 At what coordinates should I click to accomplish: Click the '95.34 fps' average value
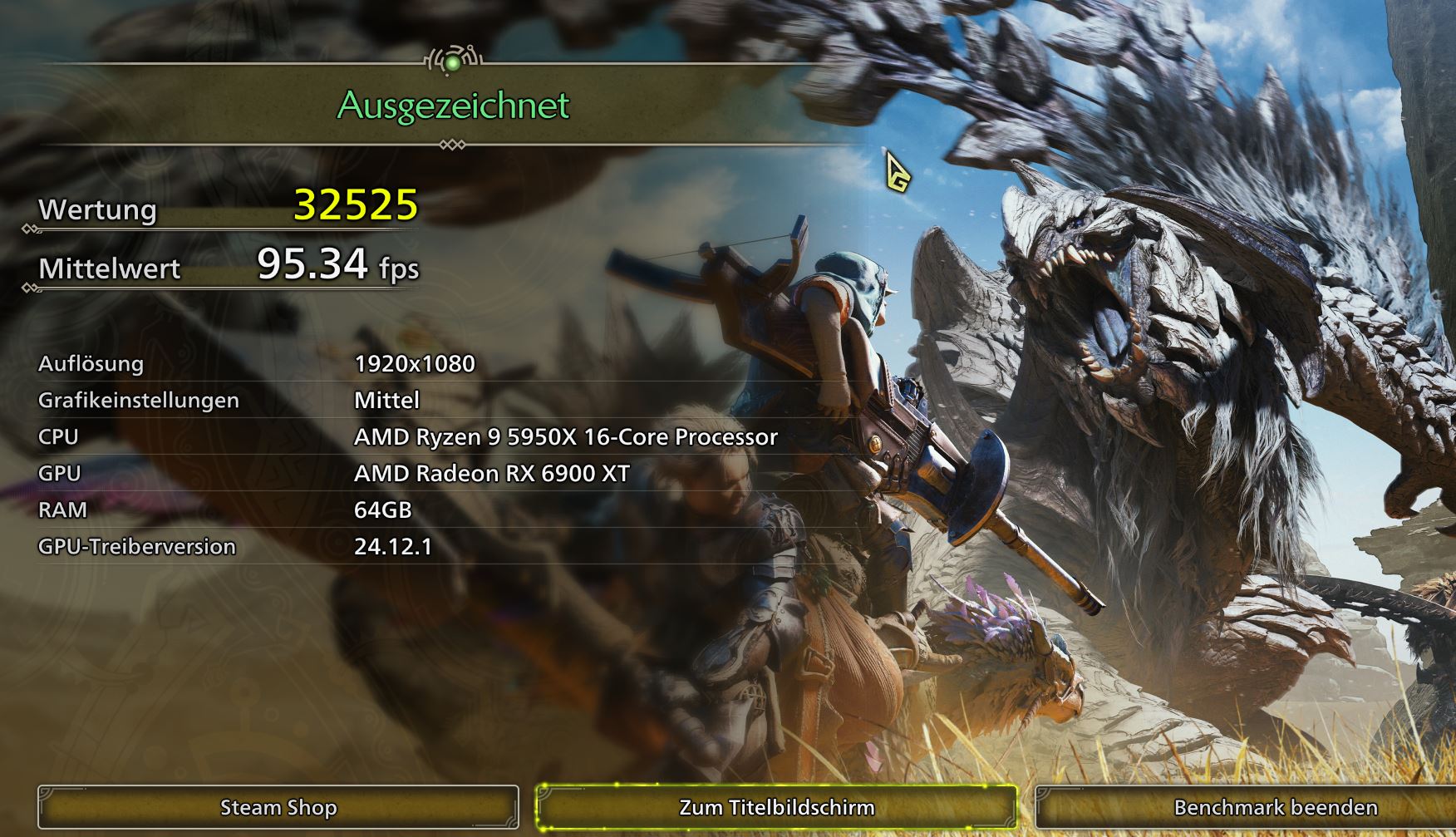[x=336, y=266]
